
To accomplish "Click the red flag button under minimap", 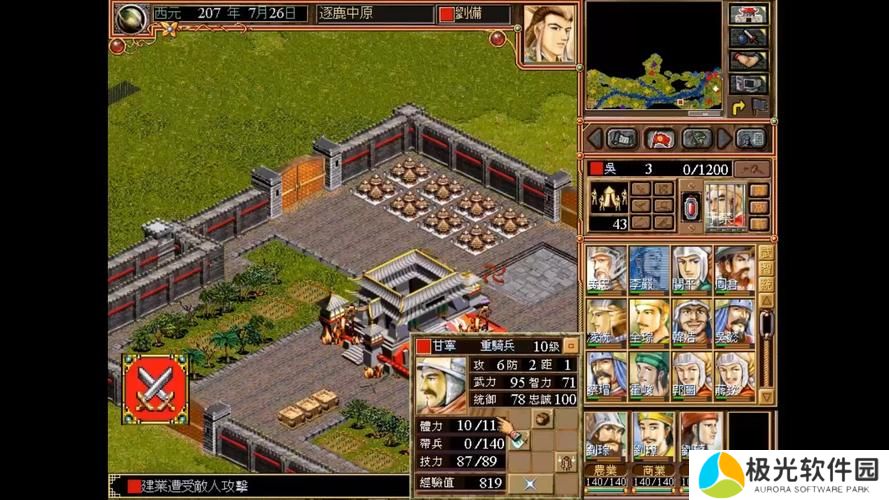I will point(660,138).
